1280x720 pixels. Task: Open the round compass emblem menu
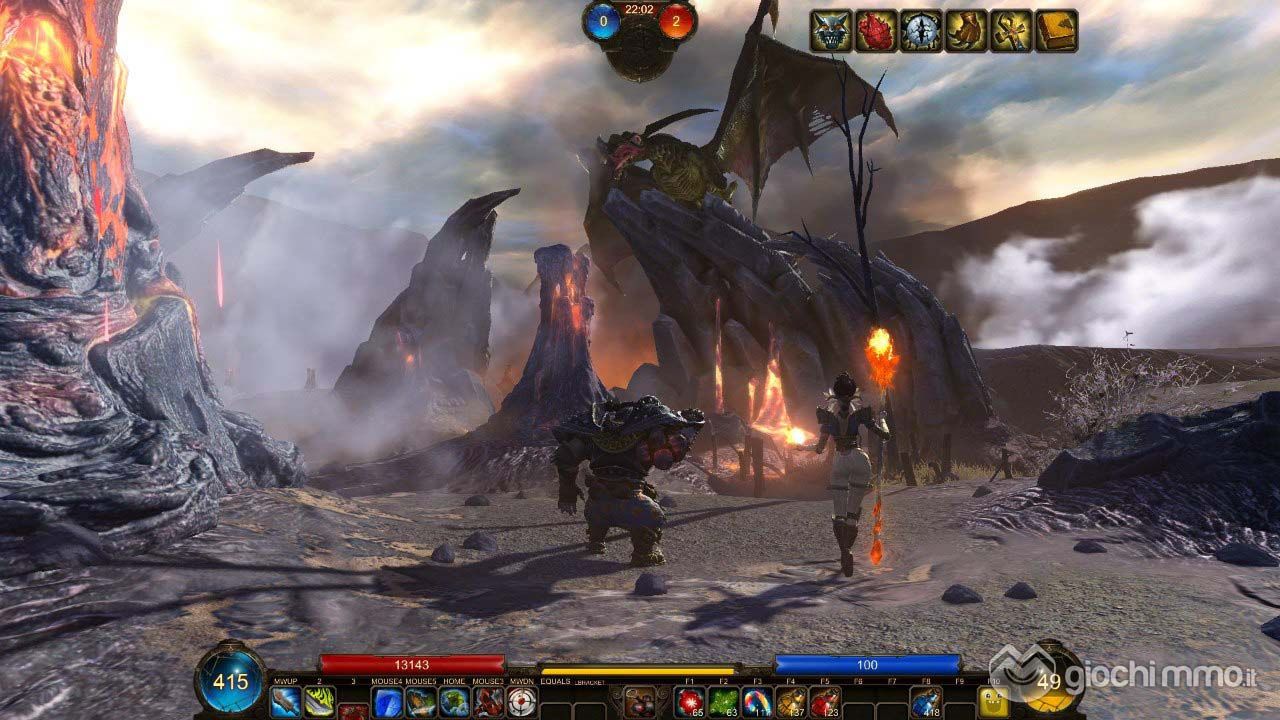921,31
